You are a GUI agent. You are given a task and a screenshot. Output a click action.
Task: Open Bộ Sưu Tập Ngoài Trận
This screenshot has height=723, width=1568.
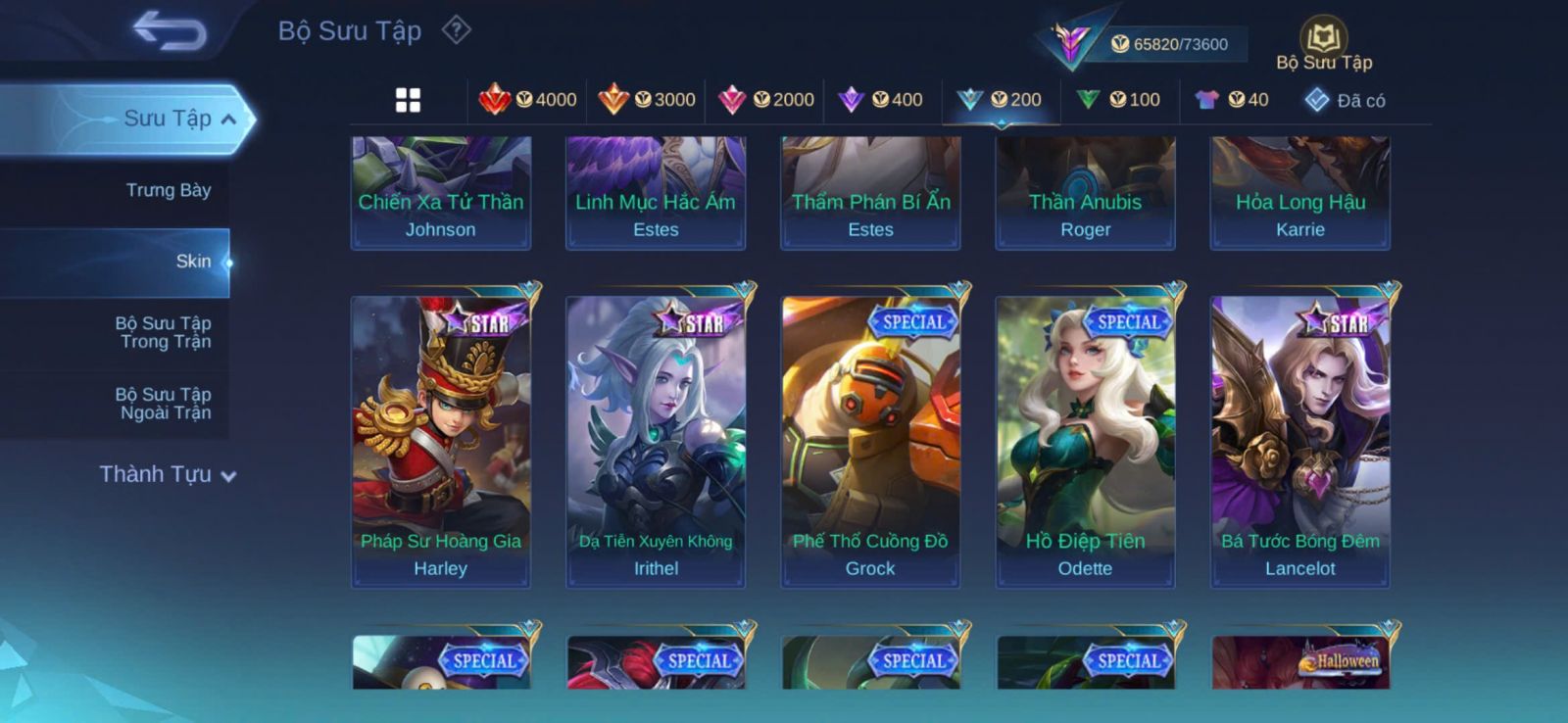pyautogui.click(x=163, y=404)
